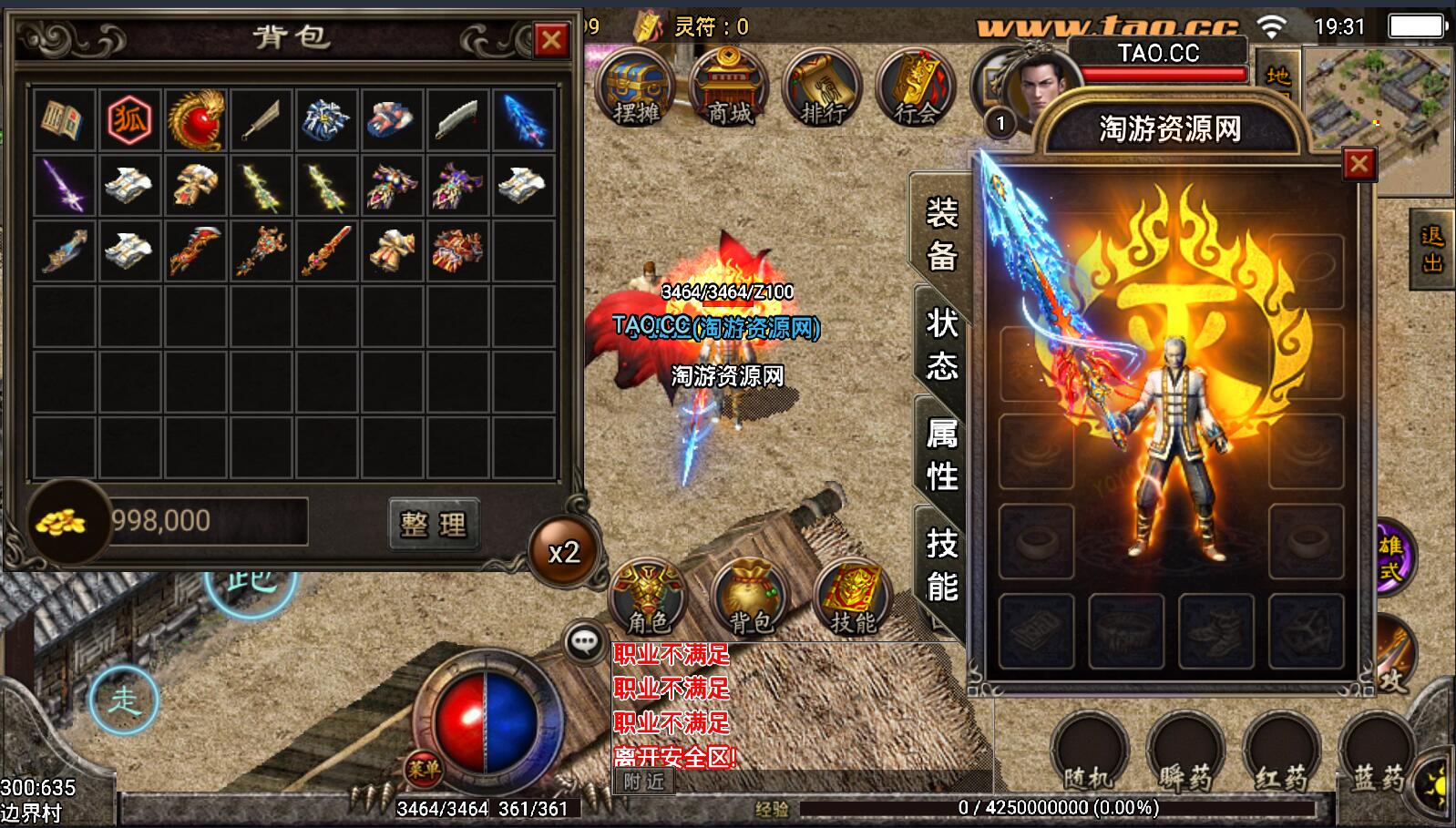
Task: Click the 退出 exit button
Action: tap(1432, 250)
